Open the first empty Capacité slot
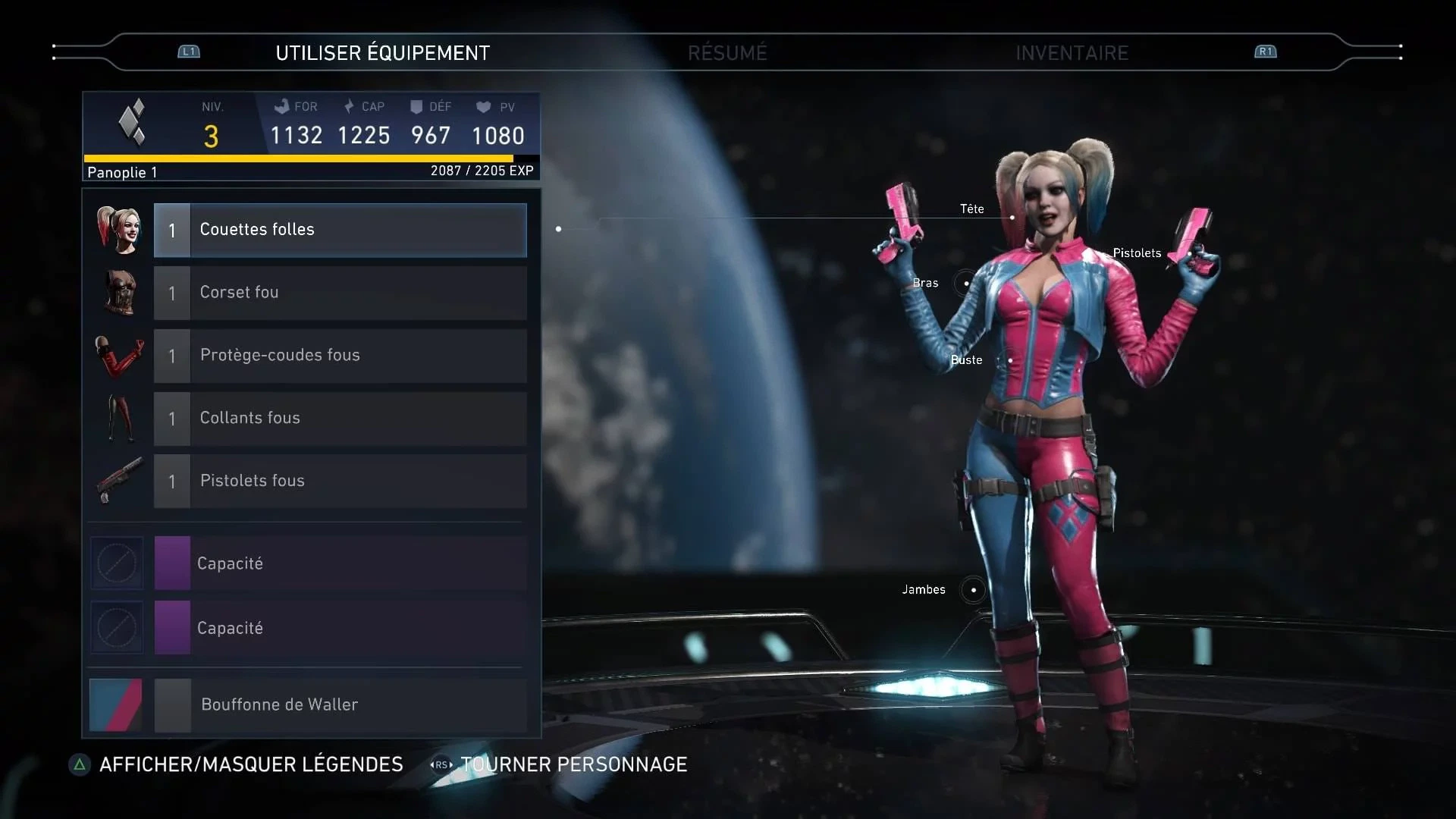 pos(340,563)
